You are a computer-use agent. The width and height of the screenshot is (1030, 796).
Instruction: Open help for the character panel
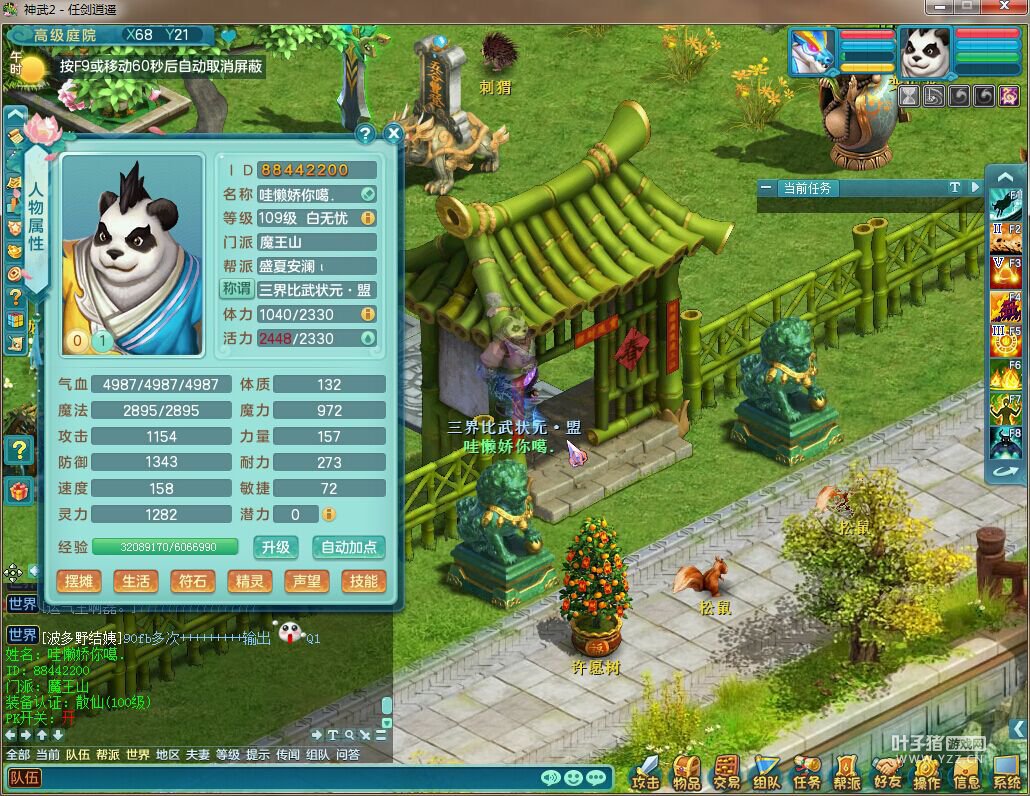(365, 133)
